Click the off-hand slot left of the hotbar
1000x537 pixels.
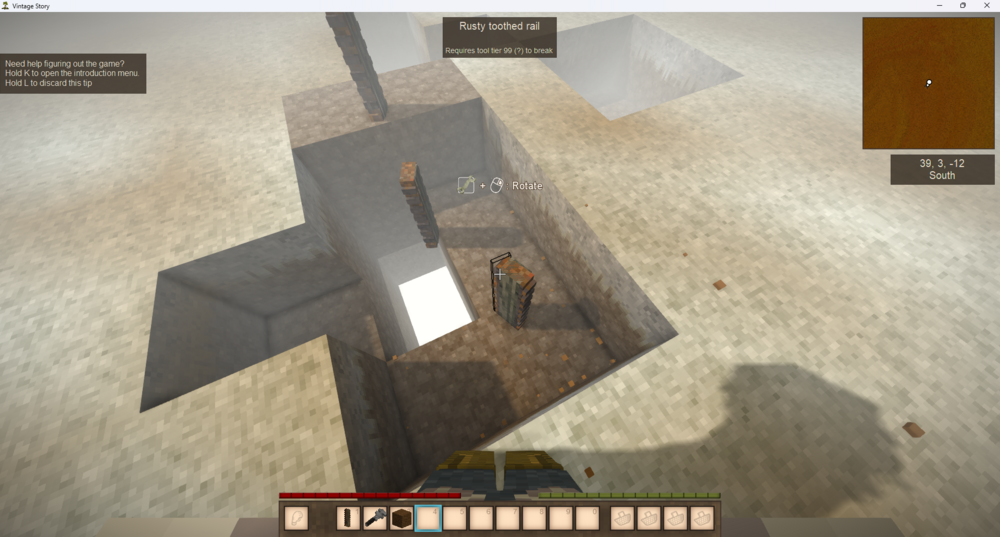pyautogui.click(x=296, y=518)
